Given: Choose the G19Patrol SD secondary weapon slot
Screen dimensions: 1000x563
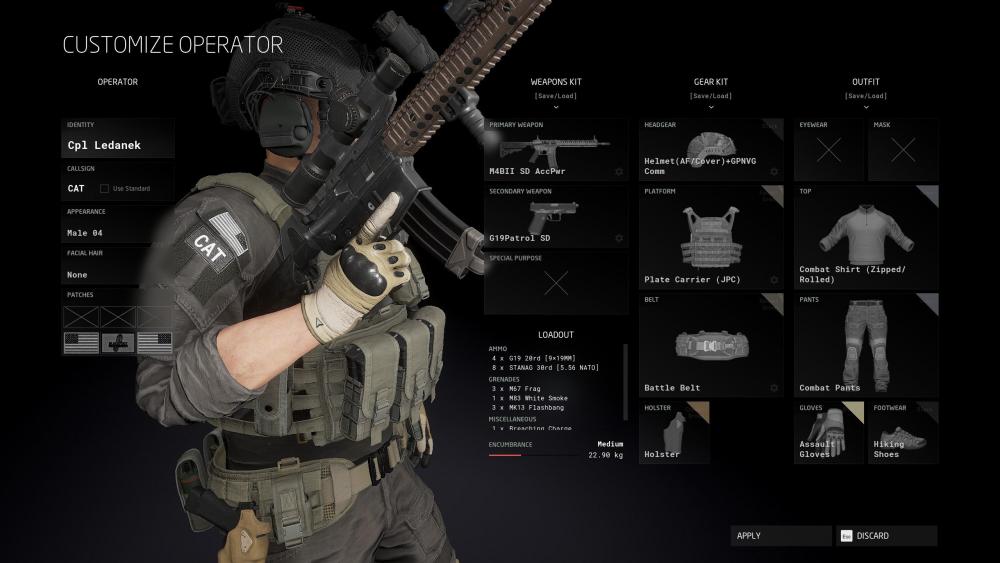Looking at the screenshot, I should click(556, 216).
